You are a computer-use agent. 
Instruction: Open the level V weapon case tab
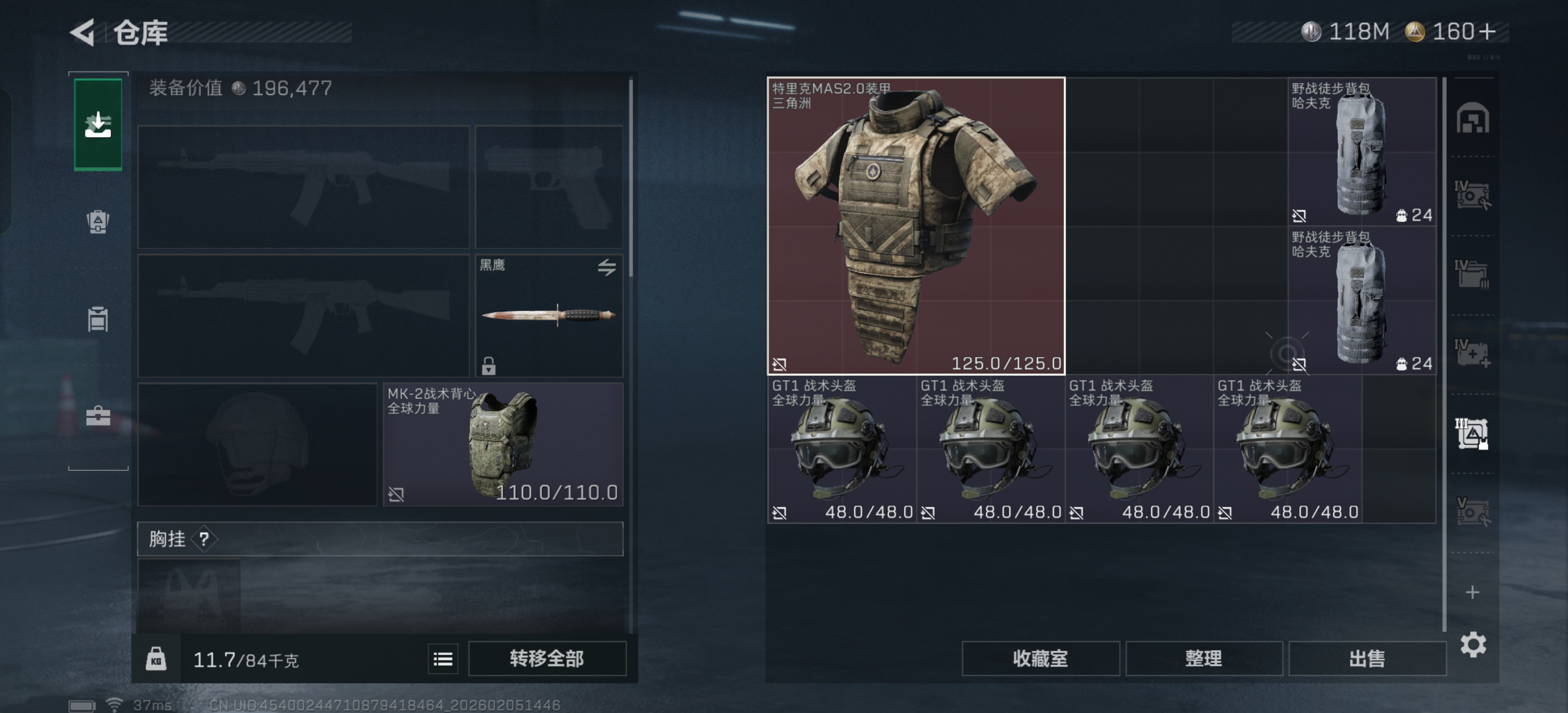(x=1472, y=511)
